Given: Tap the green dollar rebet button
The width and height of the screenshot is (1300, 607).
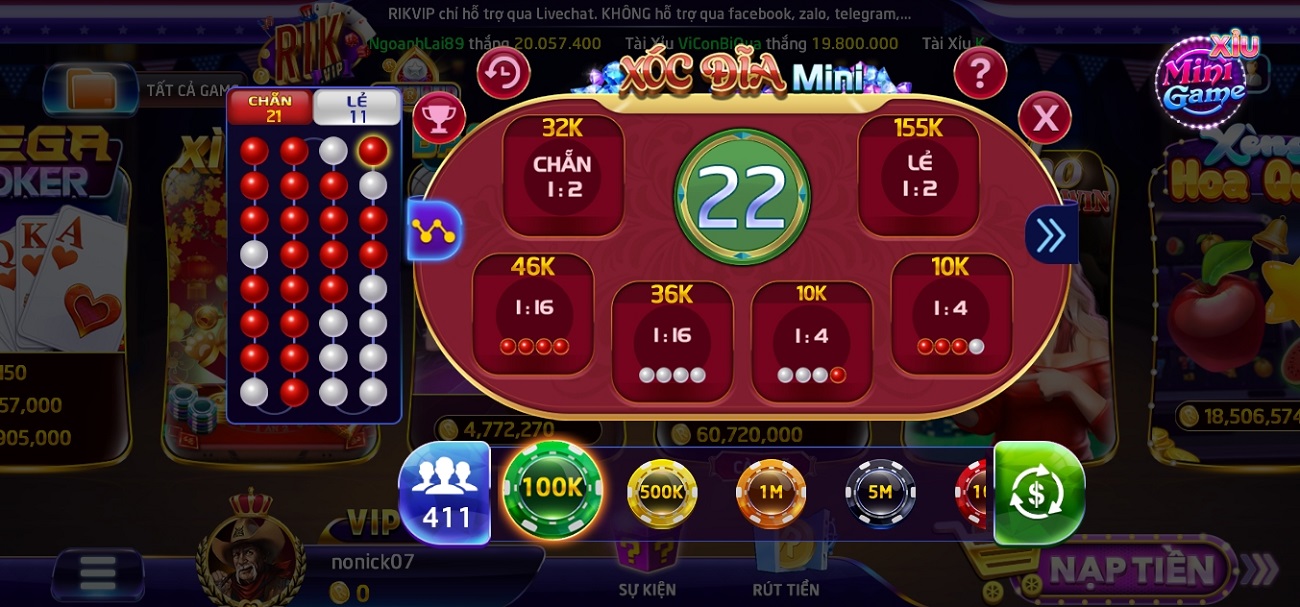Looking at the screenshot, I should [1038, 493].
